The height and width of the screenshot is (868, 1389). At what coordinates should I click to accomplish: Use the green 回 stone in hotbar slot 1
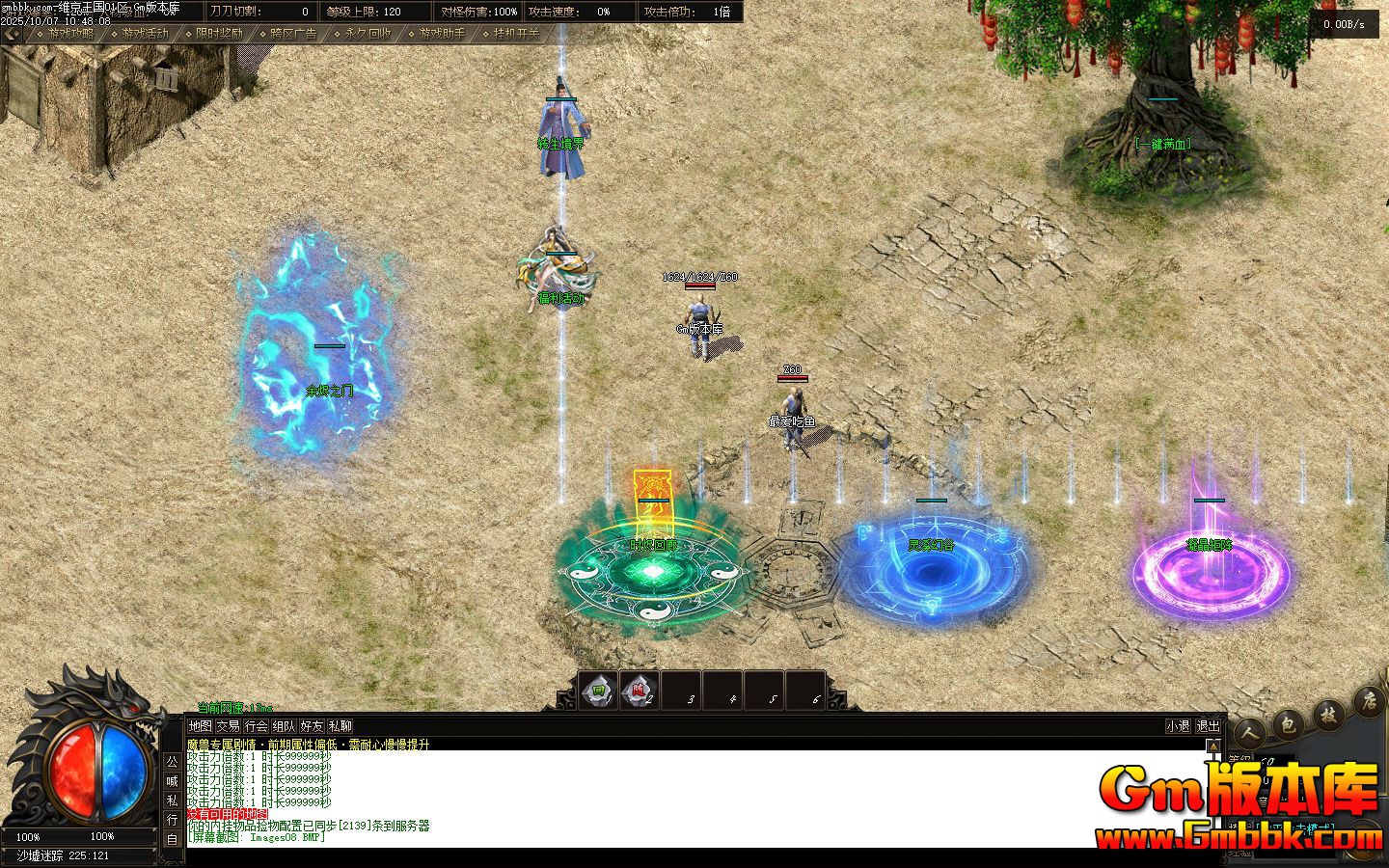pos(599,691)
